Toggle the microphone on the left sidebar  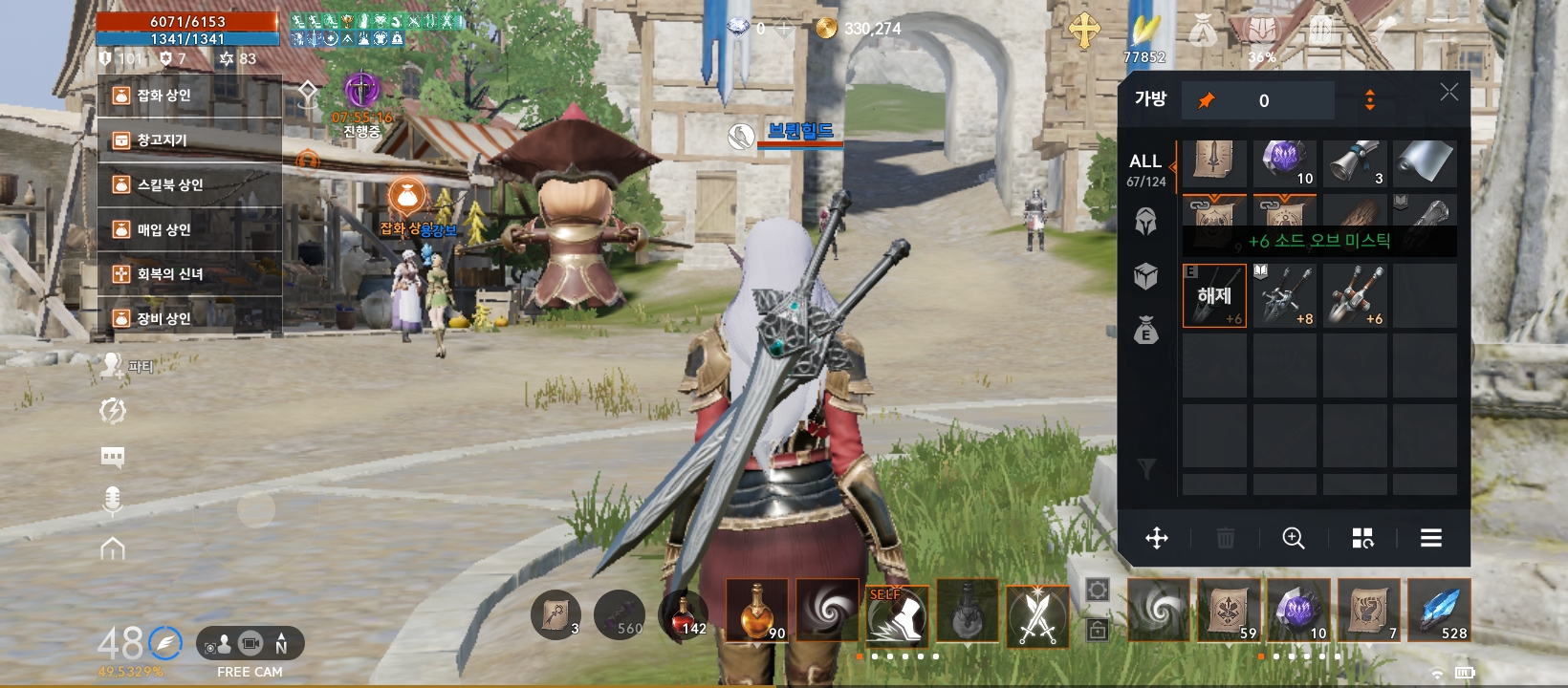(x=114, y=502)
